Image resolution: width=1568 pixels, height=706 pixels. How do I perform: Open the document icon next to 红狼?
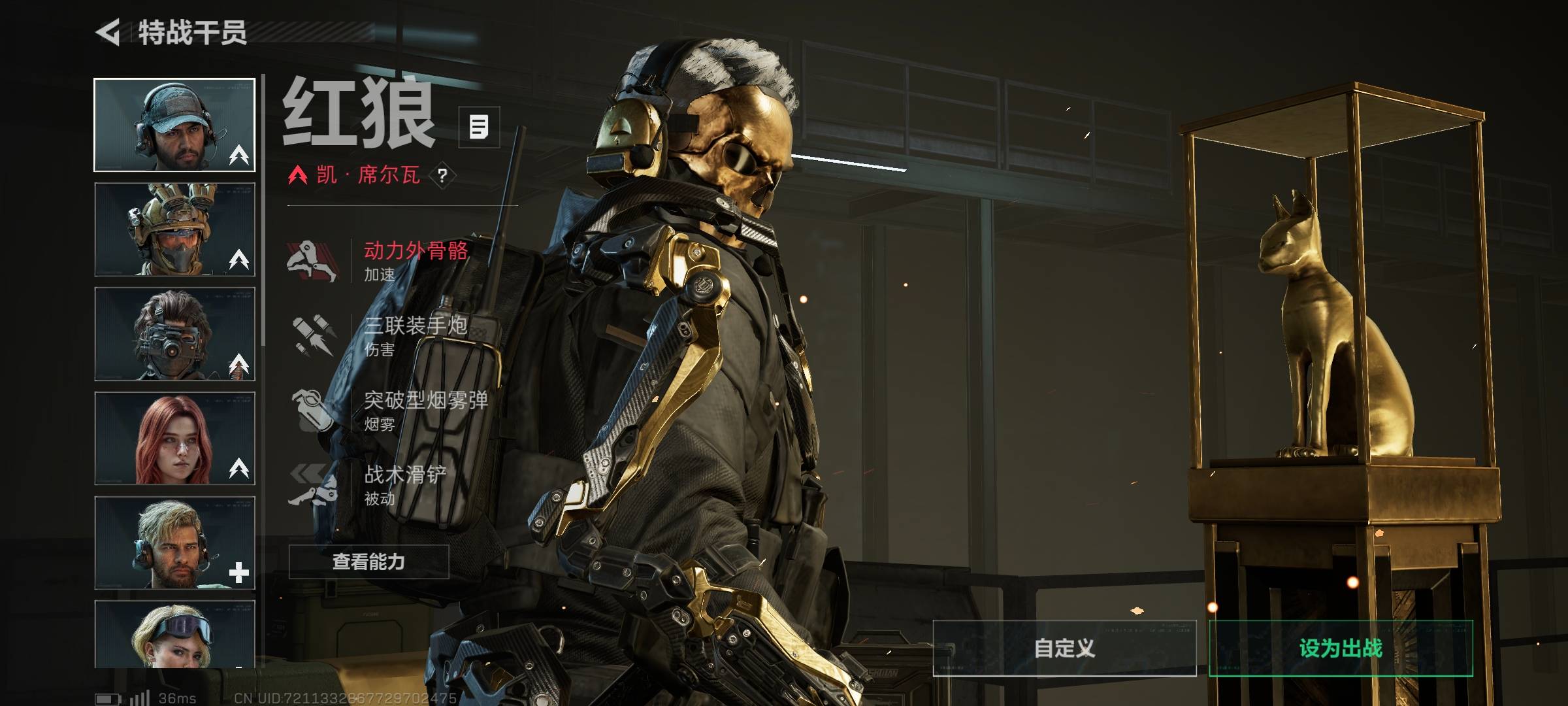(x=479, y=127)
